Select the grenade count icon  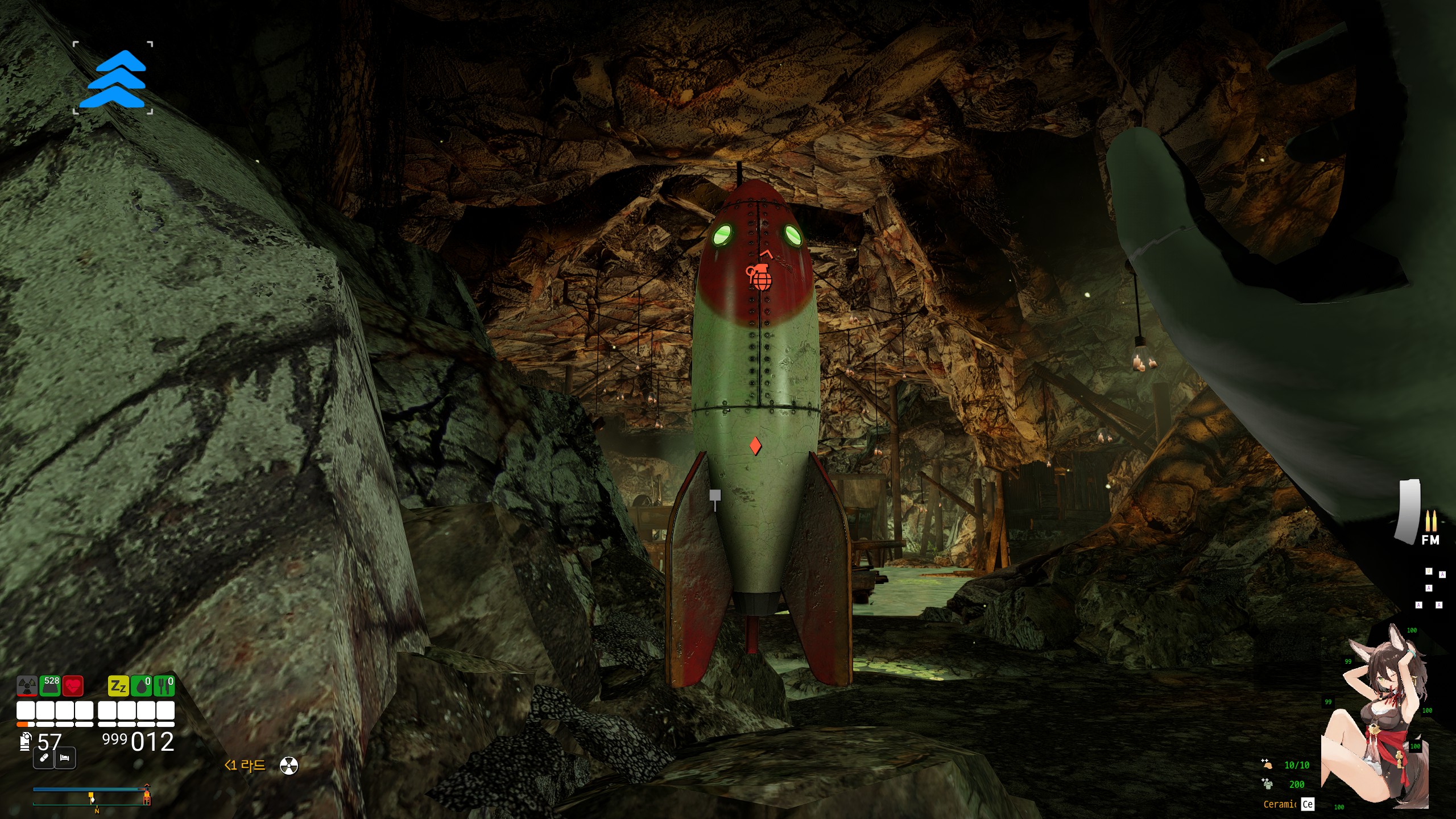coord(25,742)
